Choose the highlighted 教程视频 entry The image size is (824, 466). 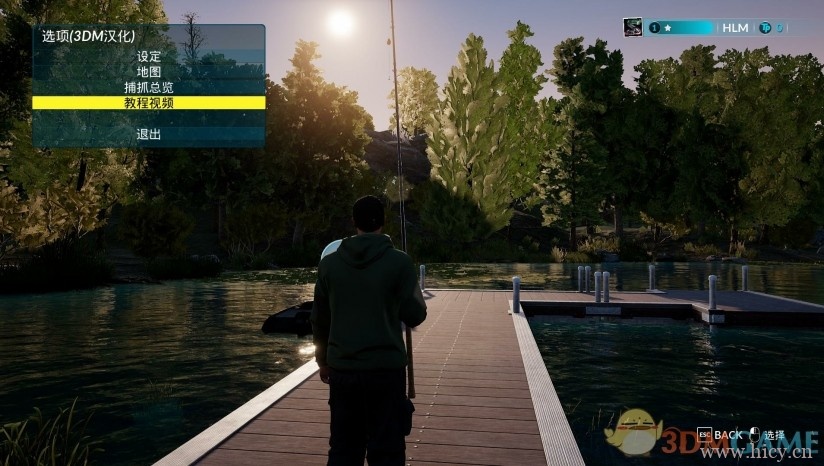[x=149, y=102]
